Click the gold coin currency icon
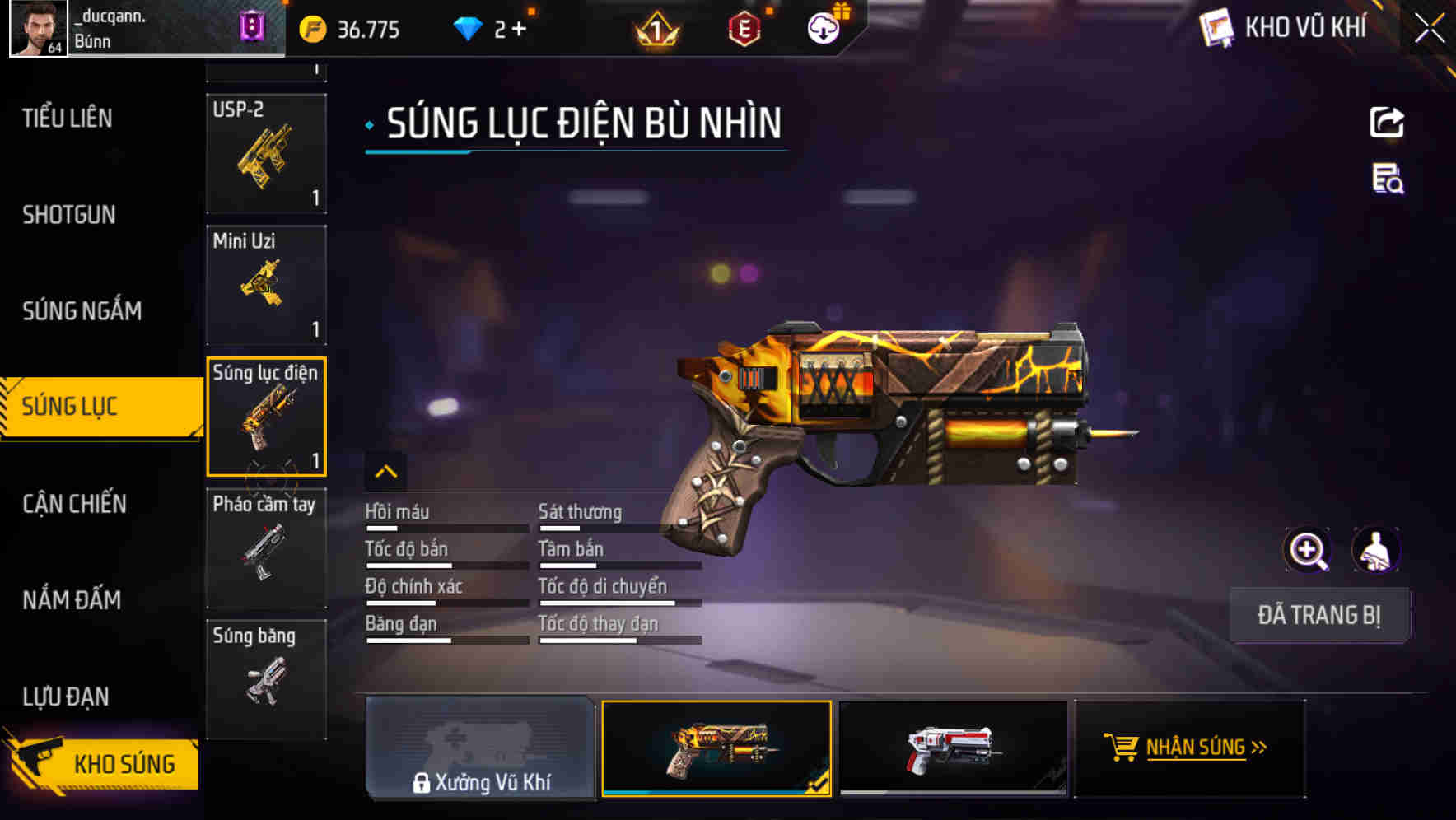The image size is (1456, 820). (x=311, y=27)
